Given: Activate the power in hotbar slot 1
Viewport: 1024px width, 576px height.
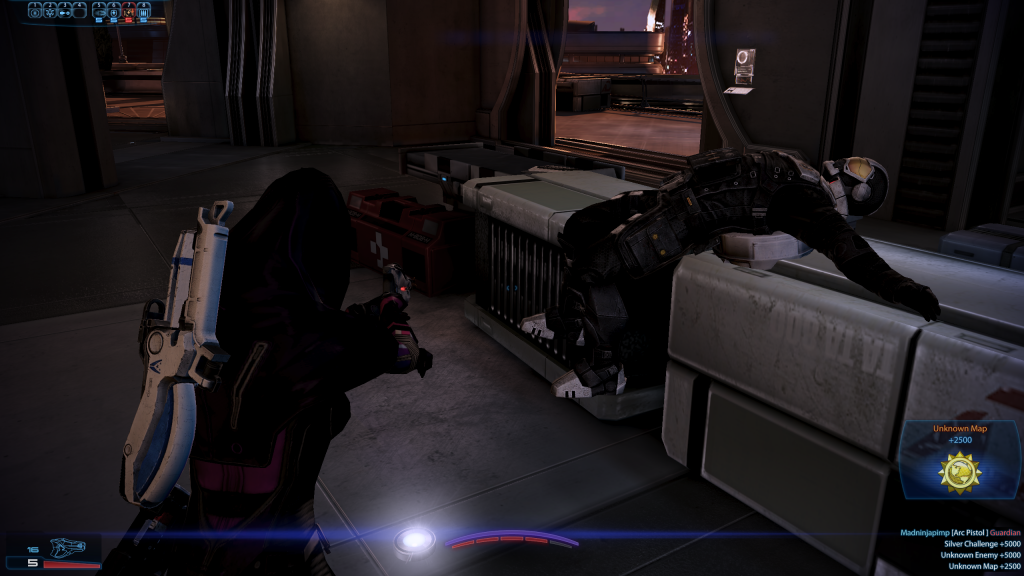Looking at the screenshot, I should coord(35,11).
